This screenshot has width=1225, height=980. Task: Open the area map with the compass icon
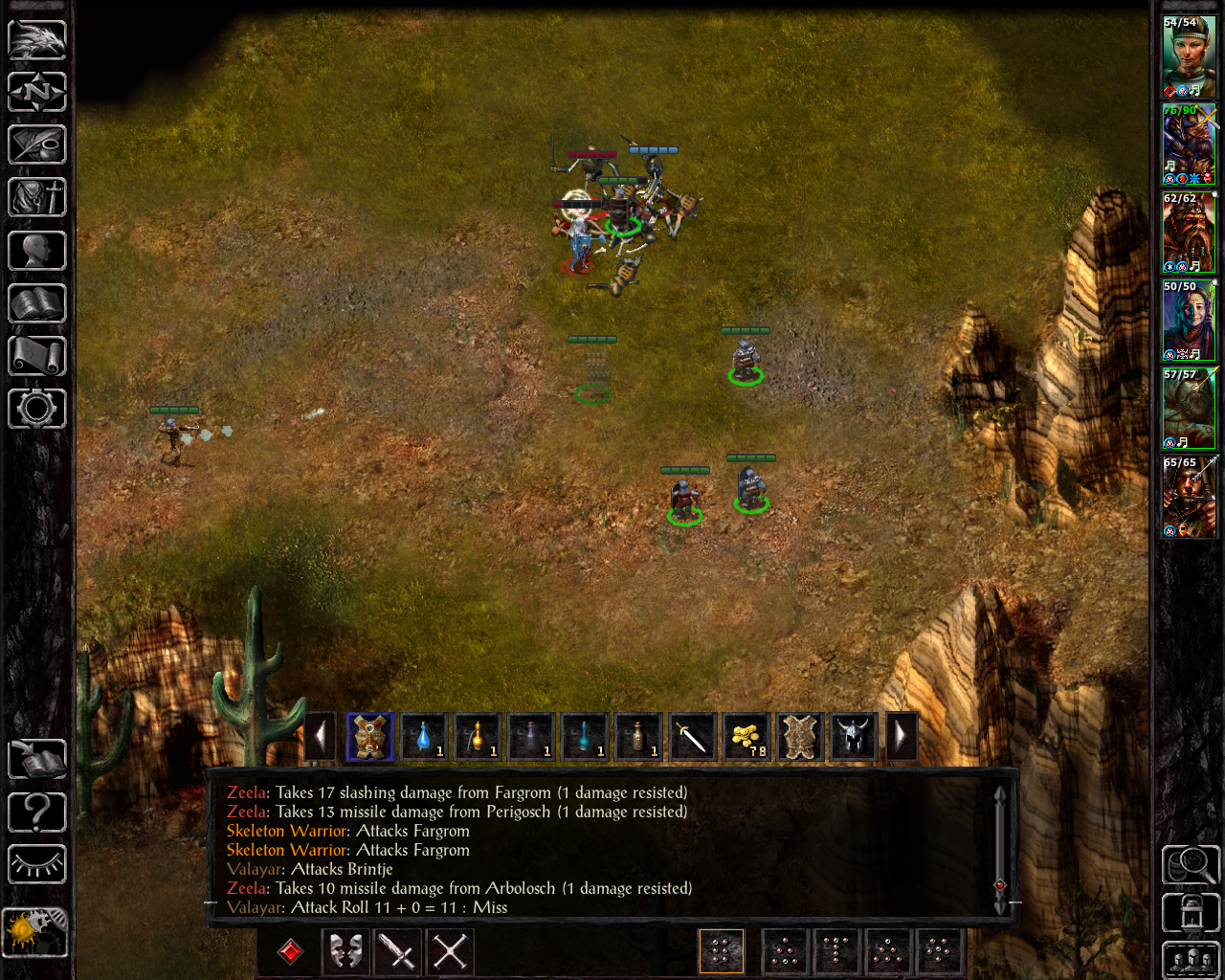(x=37, y=92)
